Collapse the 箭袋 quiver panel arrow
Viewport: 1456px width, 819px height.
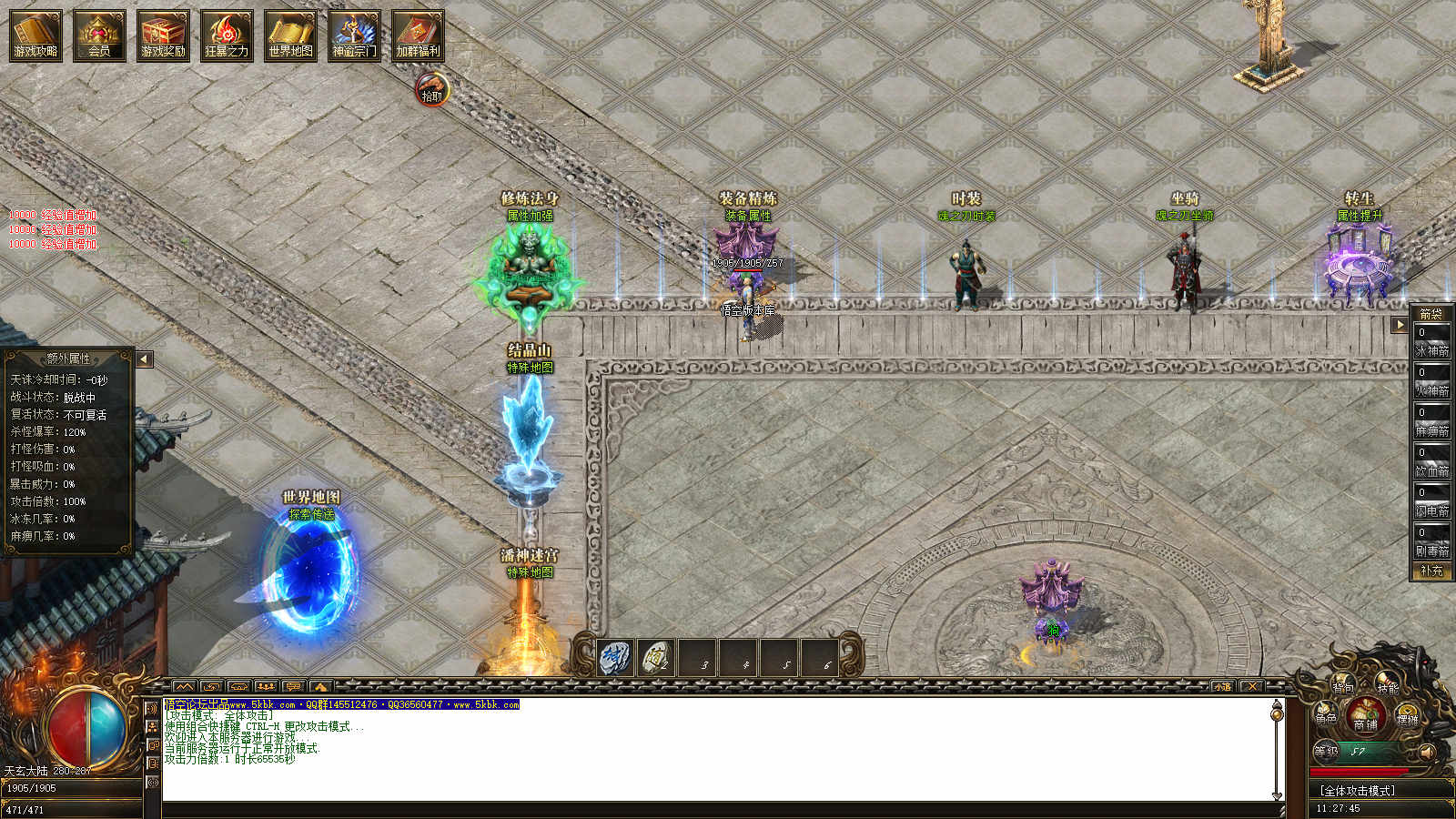click(x=1400, y=325)
